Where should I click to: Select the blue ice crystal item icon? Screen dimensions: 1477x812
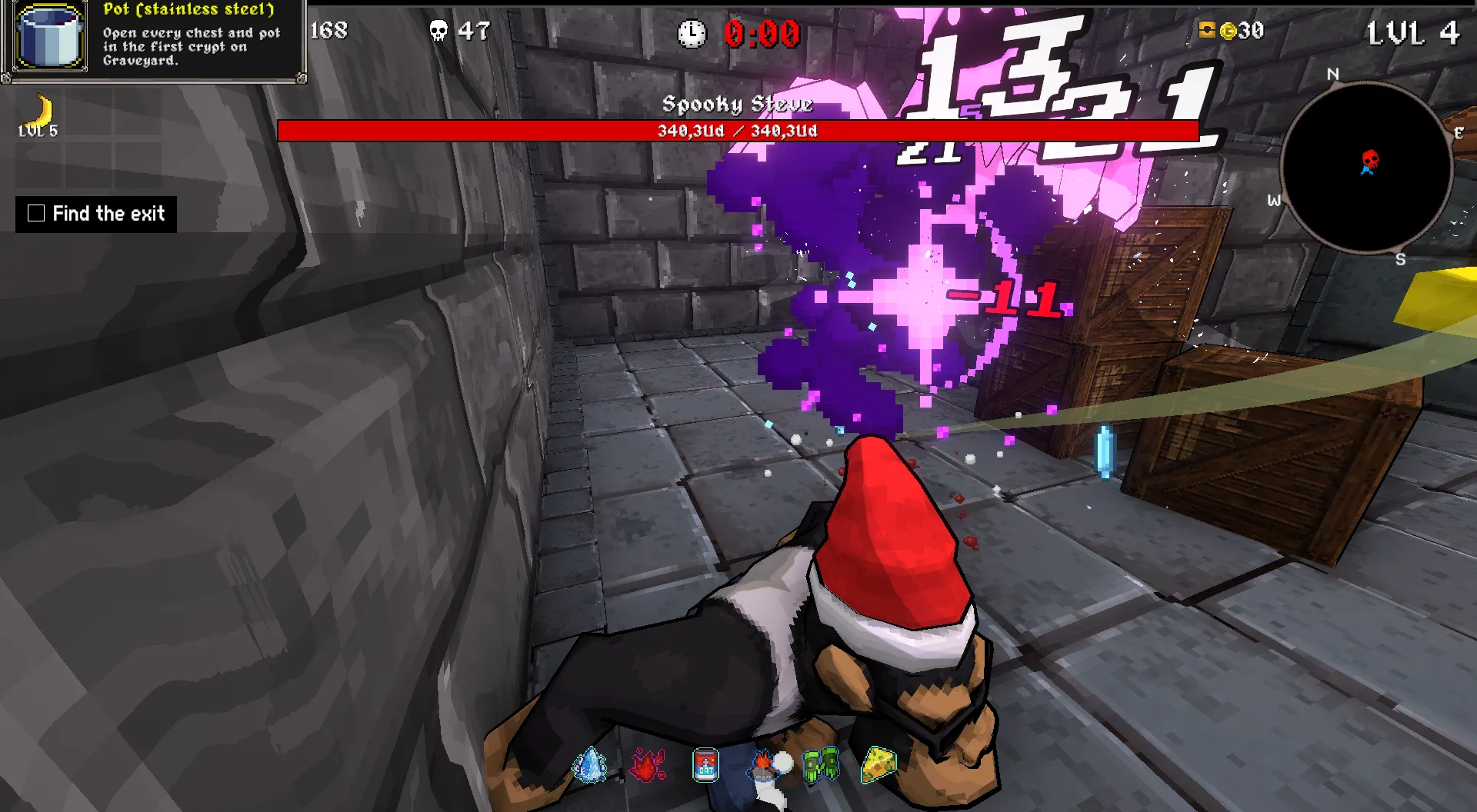(590, 765)
